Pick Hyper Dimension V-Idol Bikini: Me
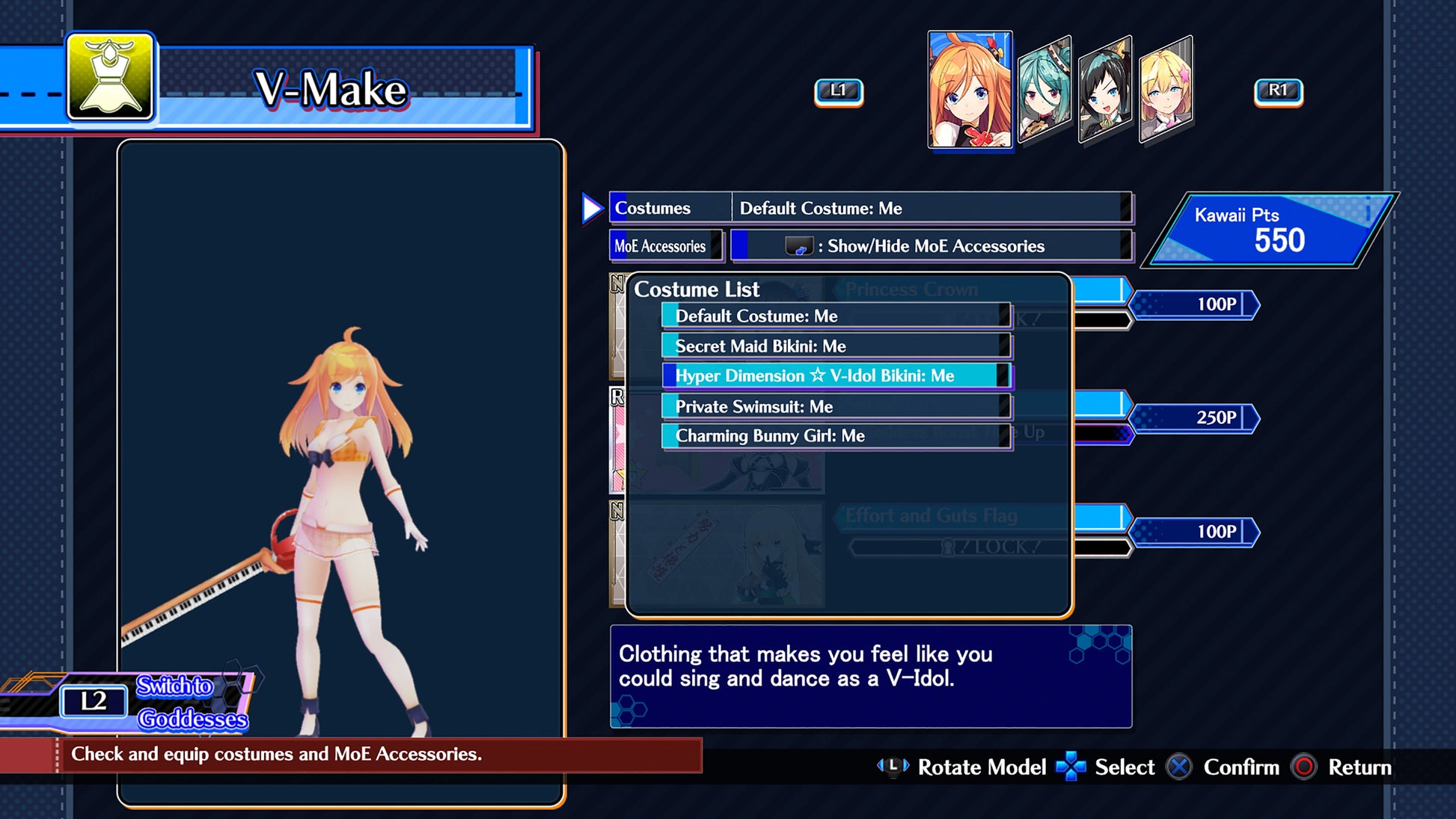The width and height of the screenshot is (1456, 819). pos(835,376)
